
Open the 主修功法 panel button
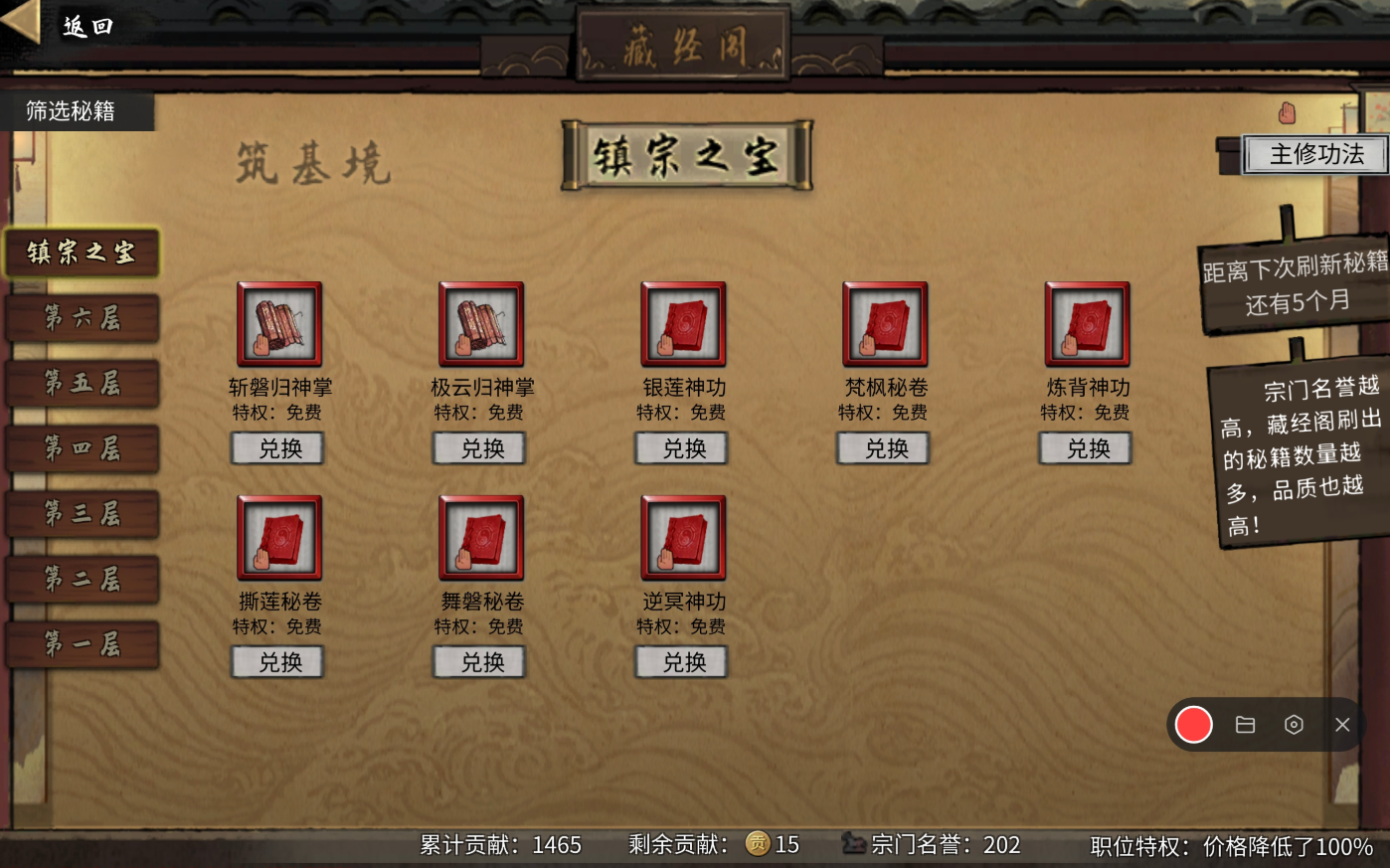click(x=1317, y=155)
